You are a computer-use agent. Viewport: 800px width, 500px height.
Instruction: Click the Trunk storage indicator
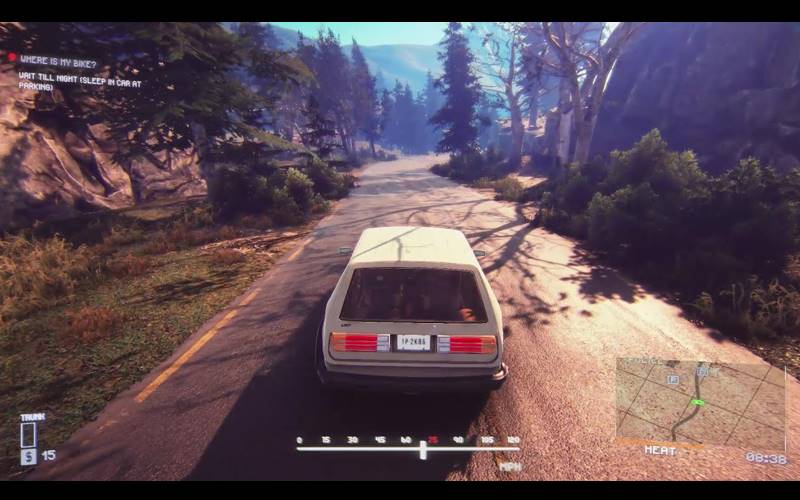coord(28,434)
